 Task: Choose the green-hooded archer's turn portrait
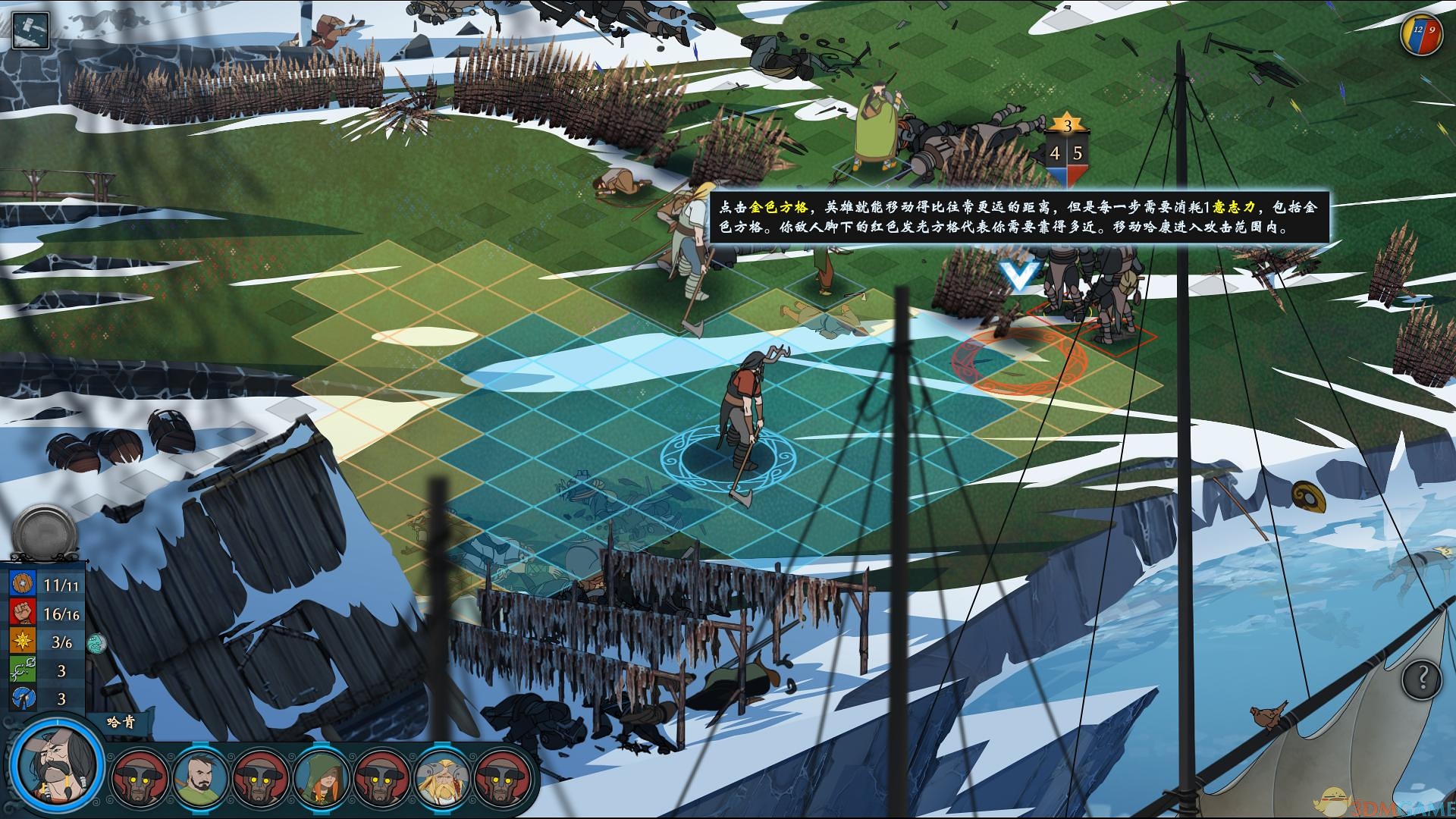pos(322,779)
